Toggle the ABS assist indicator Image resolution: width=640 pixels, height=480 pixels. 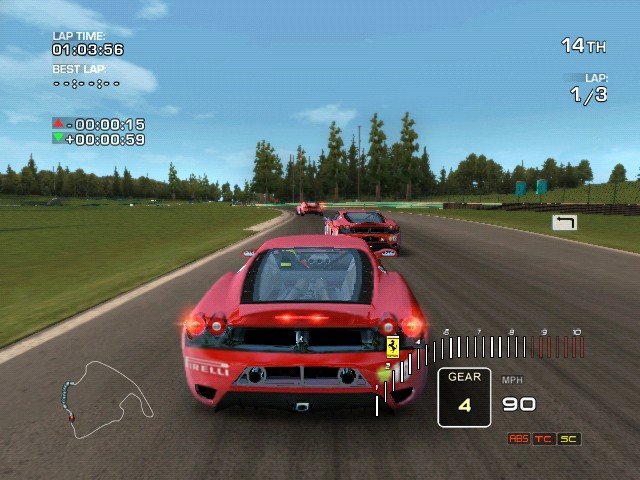519,439
